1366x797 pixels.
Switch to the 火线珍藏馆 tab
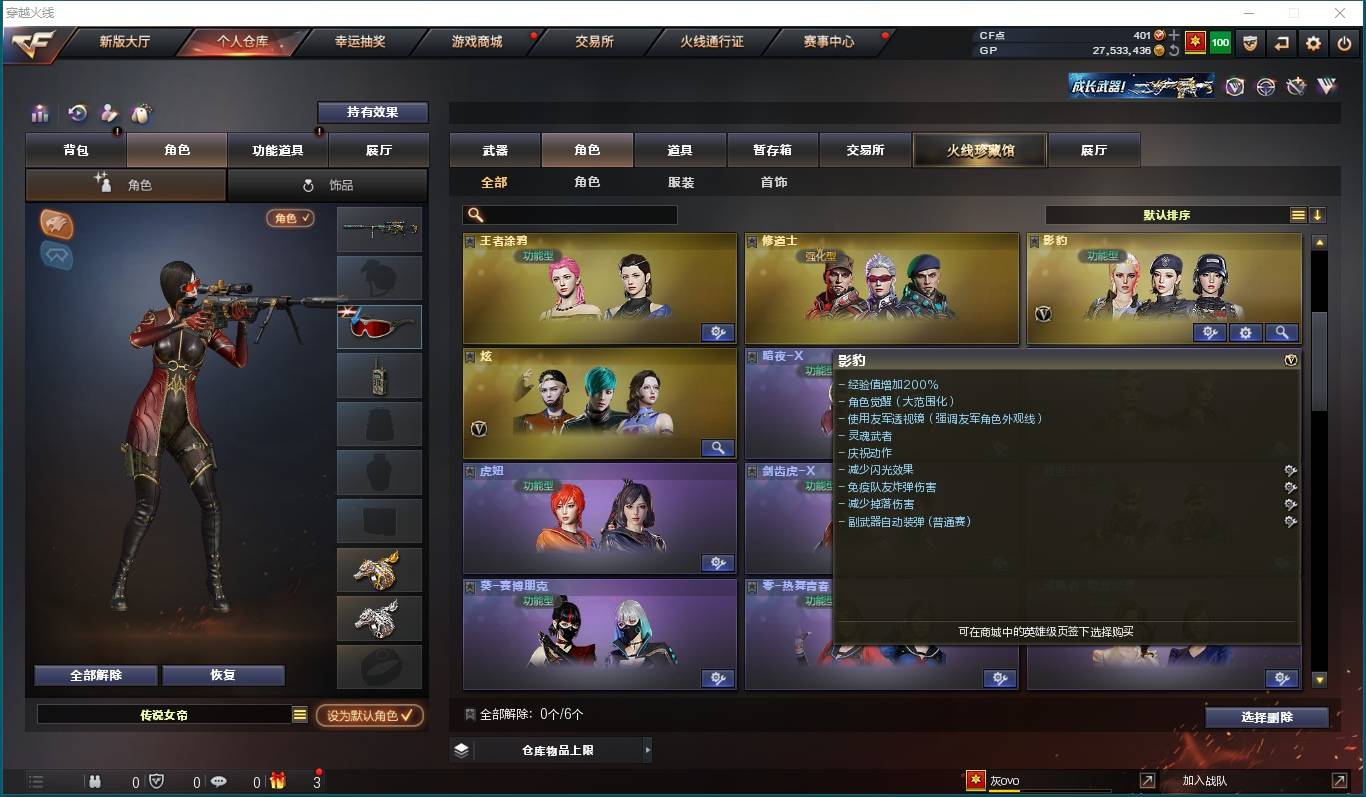point(979,148)
